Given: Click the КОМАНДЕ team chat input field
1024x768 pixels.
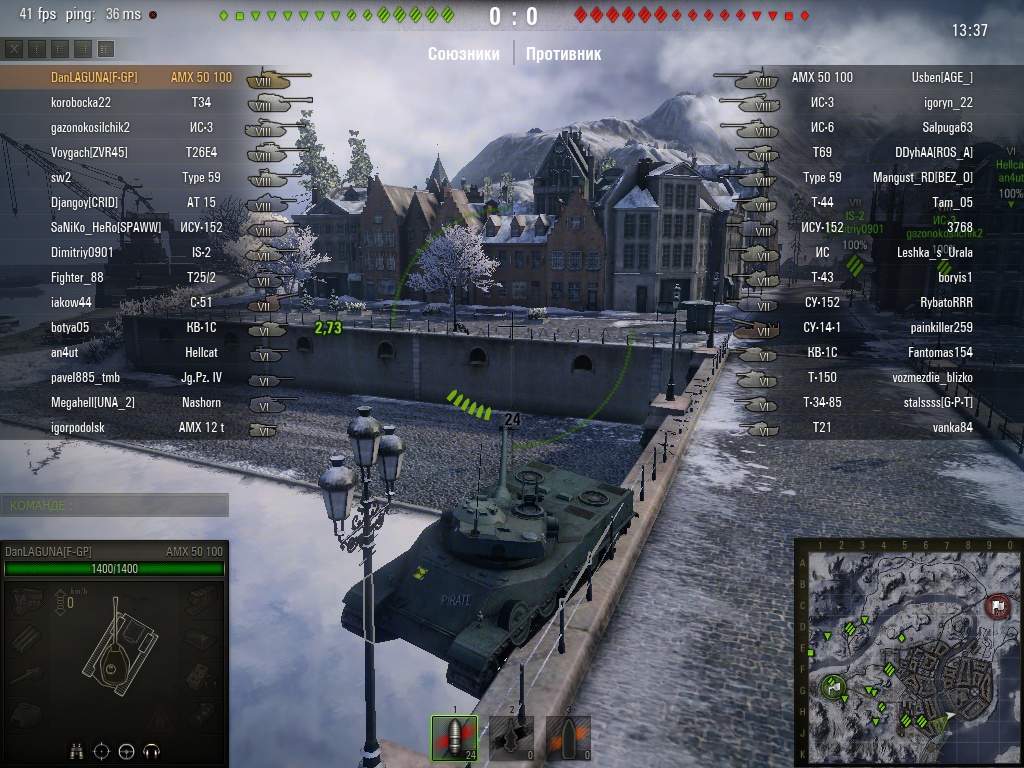Looking at the screenshot, I should (114, 505).
